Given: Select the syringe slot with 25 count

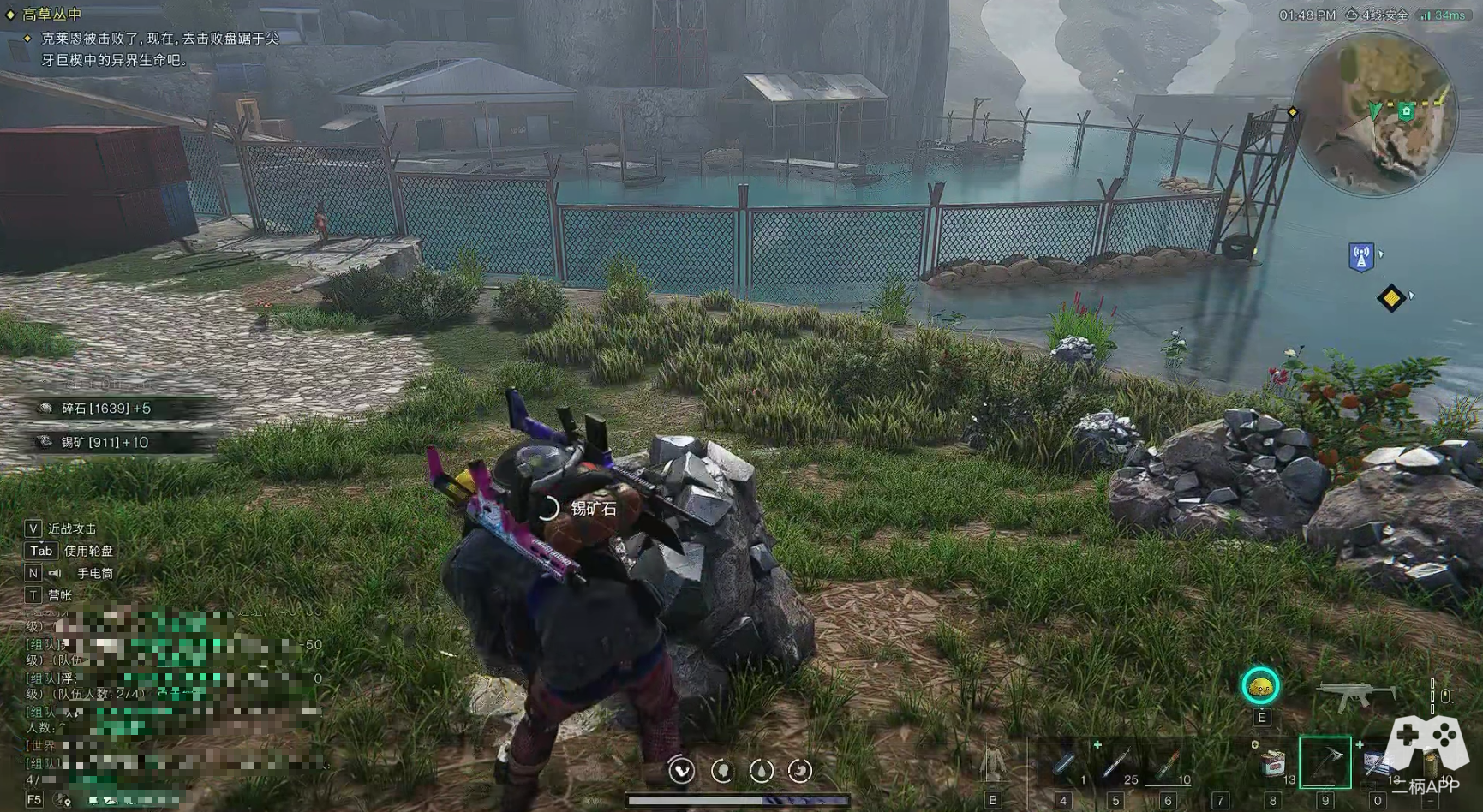Looking at the screenshot, I should [1116, 762].
